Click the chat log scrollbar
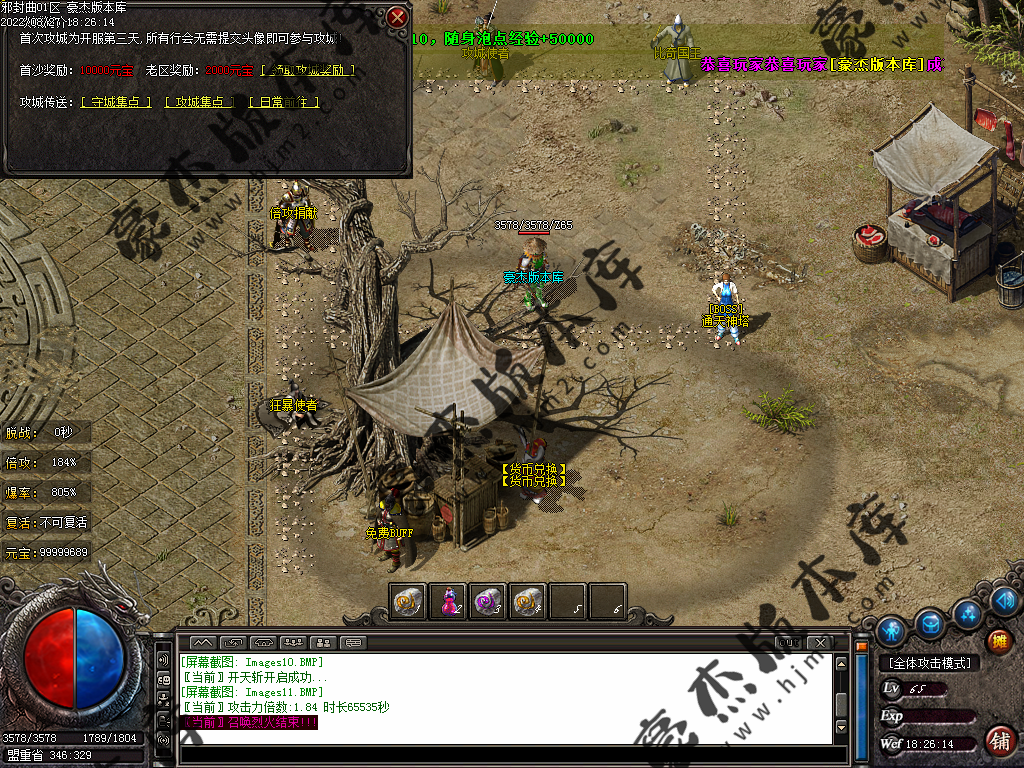 coord(842,700)
